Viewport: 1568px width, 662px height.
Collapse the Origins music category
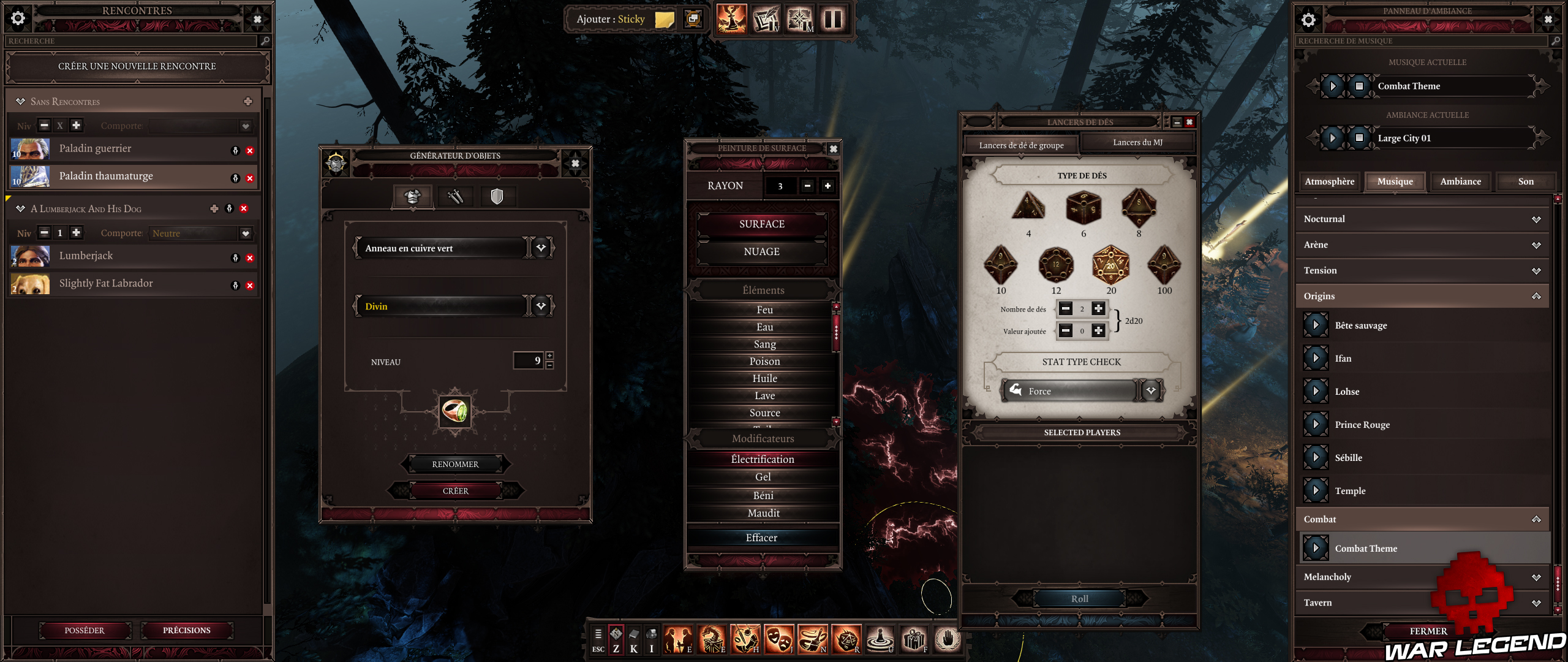(x=1536, y=297)
